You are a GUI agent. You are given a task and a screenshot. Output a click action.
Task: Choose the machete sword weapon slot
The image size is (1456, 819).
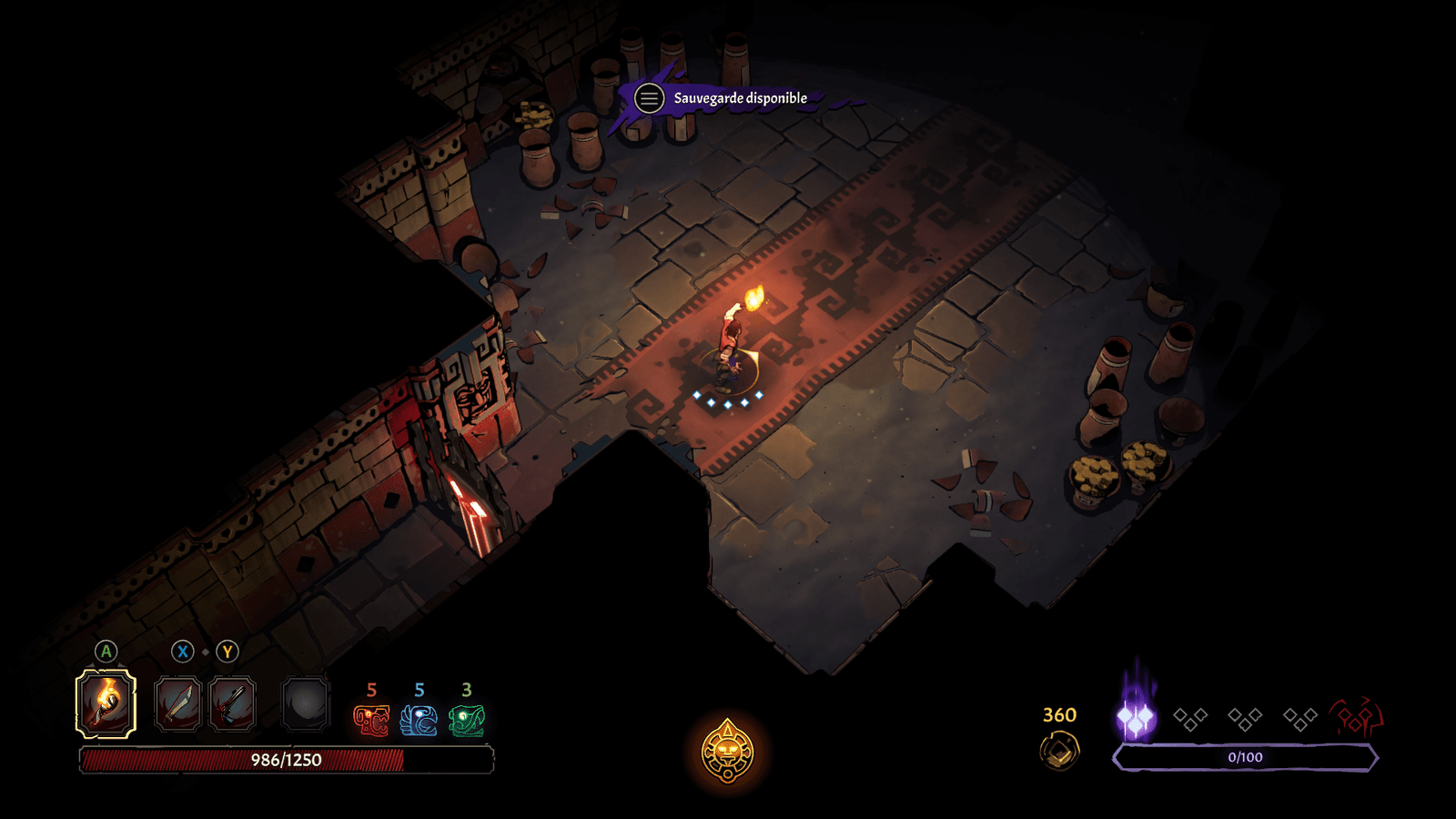coord(177,704)
